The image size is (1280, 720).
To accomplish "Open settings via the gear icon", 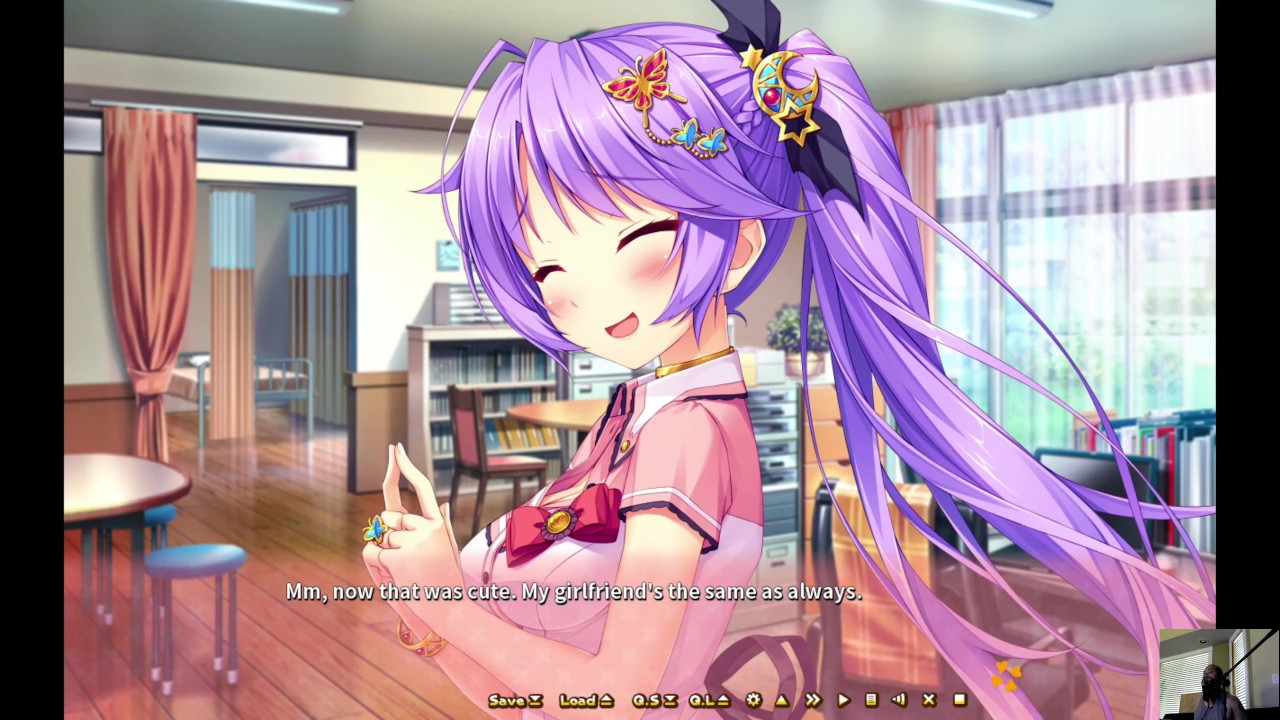I will pyautogui.click(x=753, y=701).
